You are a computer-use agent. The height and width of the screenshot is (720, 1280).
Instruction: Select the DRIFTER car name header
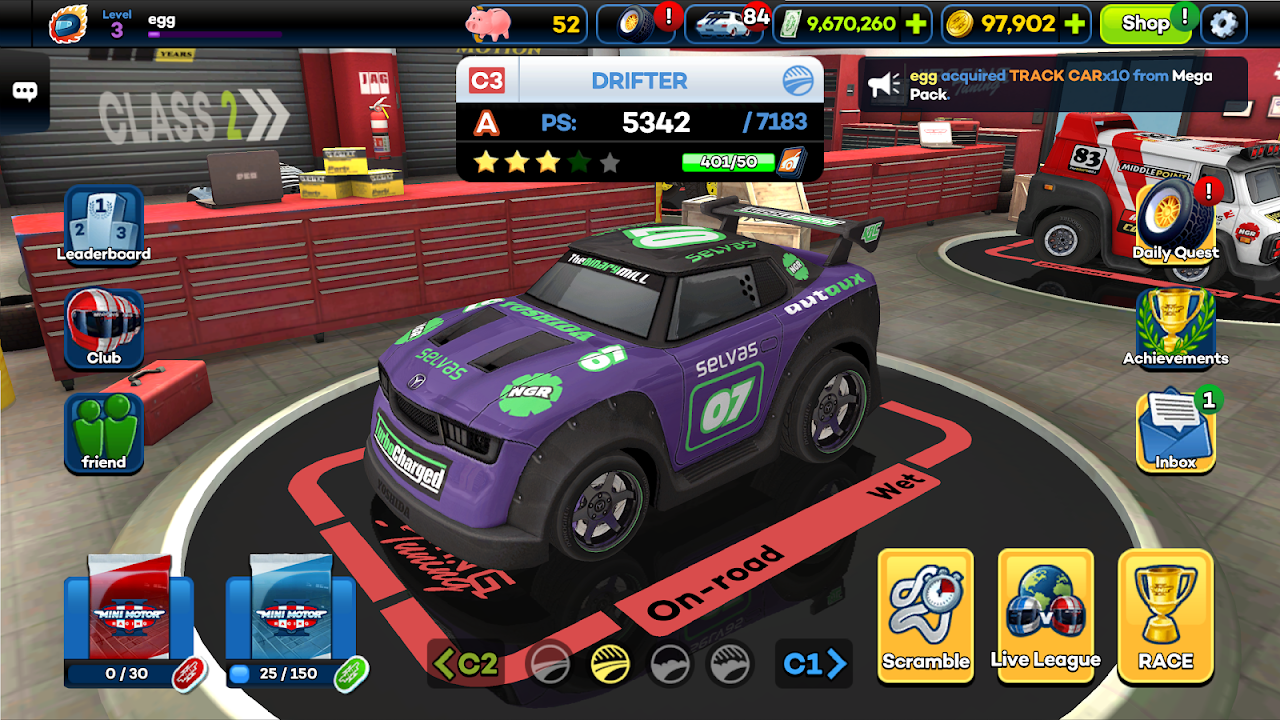coord(640,80)
